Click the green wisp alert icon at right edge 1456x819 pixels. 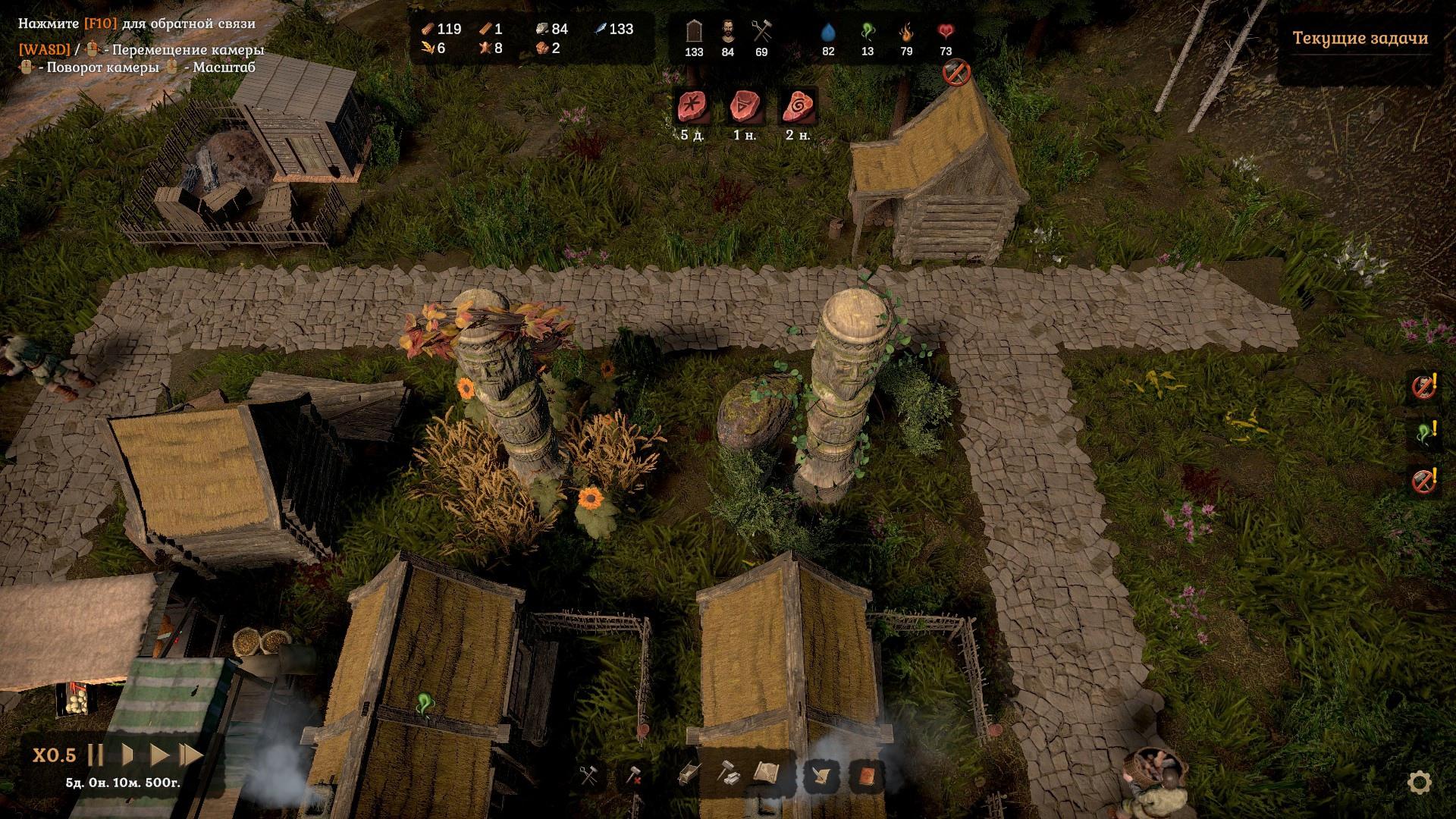pyautogui.click(x=1425, y=433)
